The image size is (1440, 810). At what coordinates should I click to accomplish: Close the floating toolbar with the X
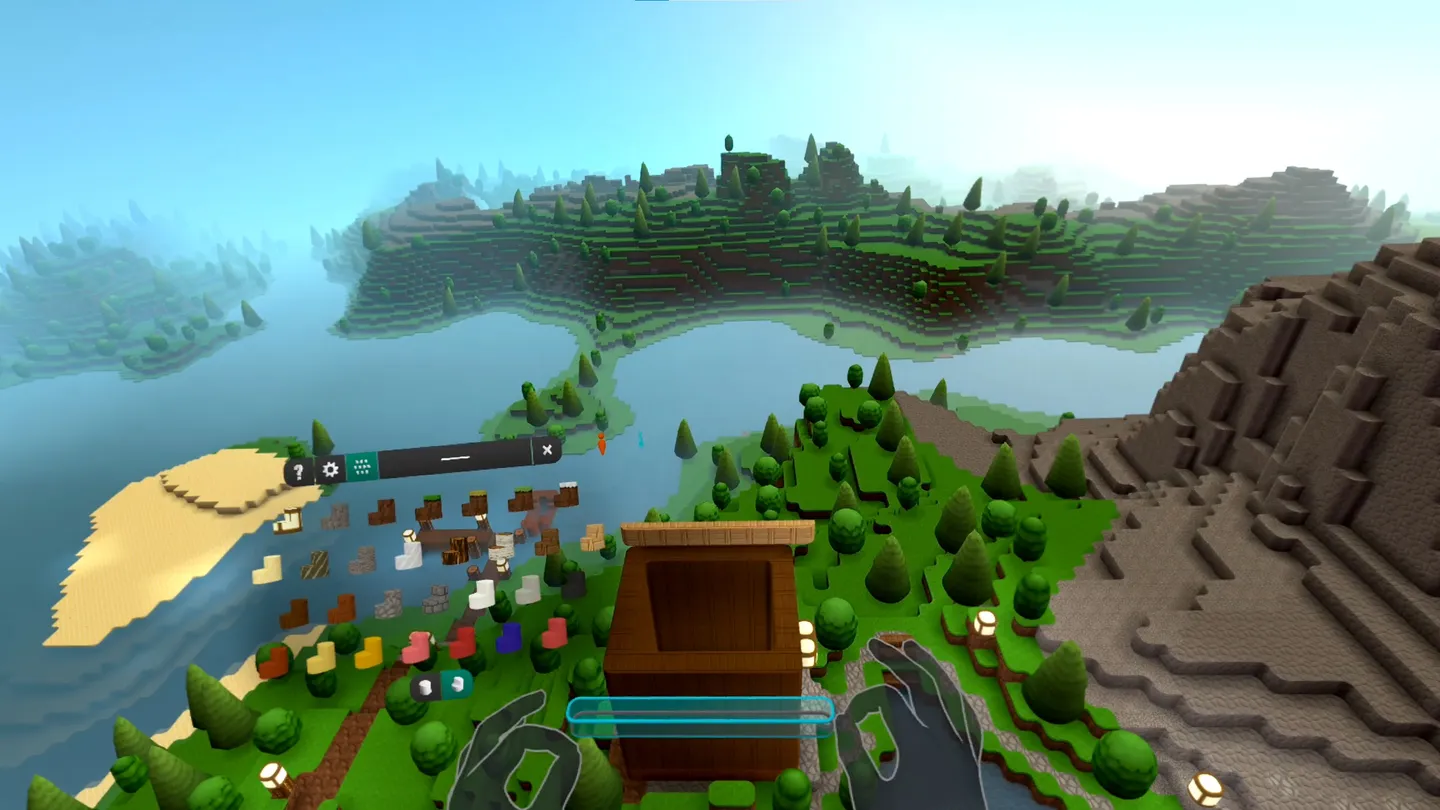pyautogui.click(x=548, y=450)
